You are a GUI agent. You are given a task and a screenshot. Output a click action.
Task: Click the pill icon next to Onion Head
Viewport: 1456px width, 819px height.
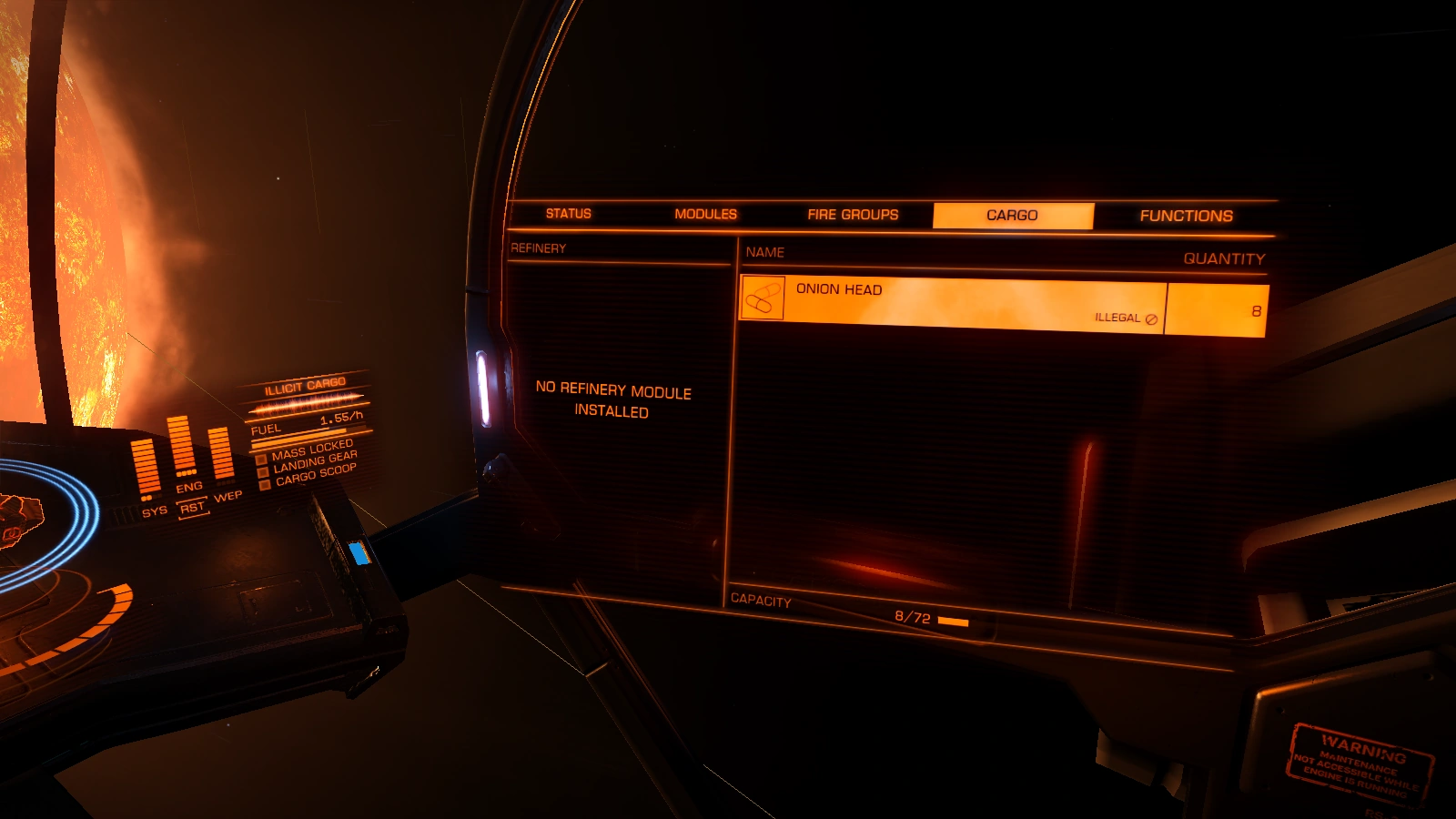coord(764,298)
